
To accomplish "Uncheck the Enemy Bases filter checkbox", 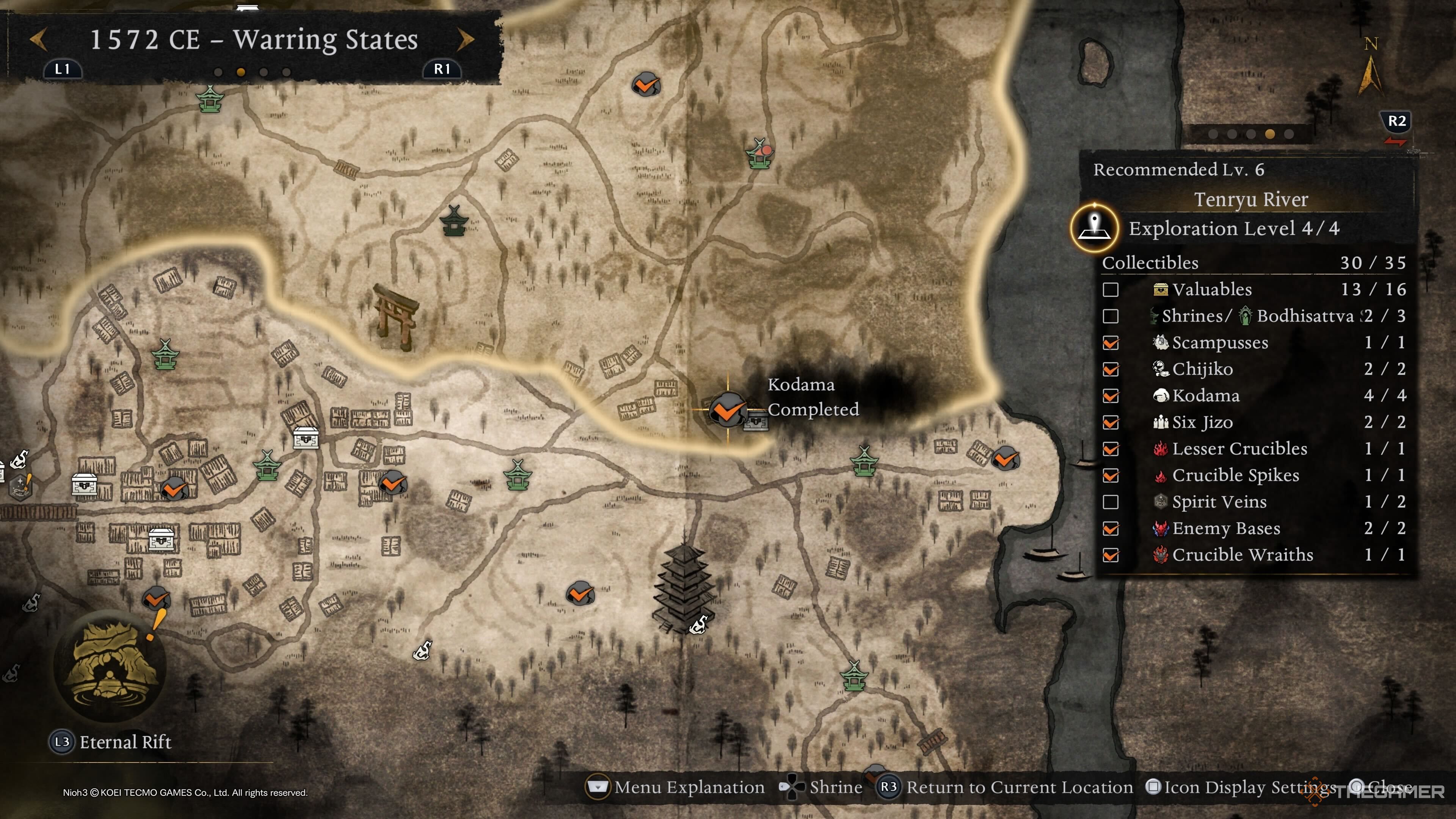I will click(x=1111, y=529).
